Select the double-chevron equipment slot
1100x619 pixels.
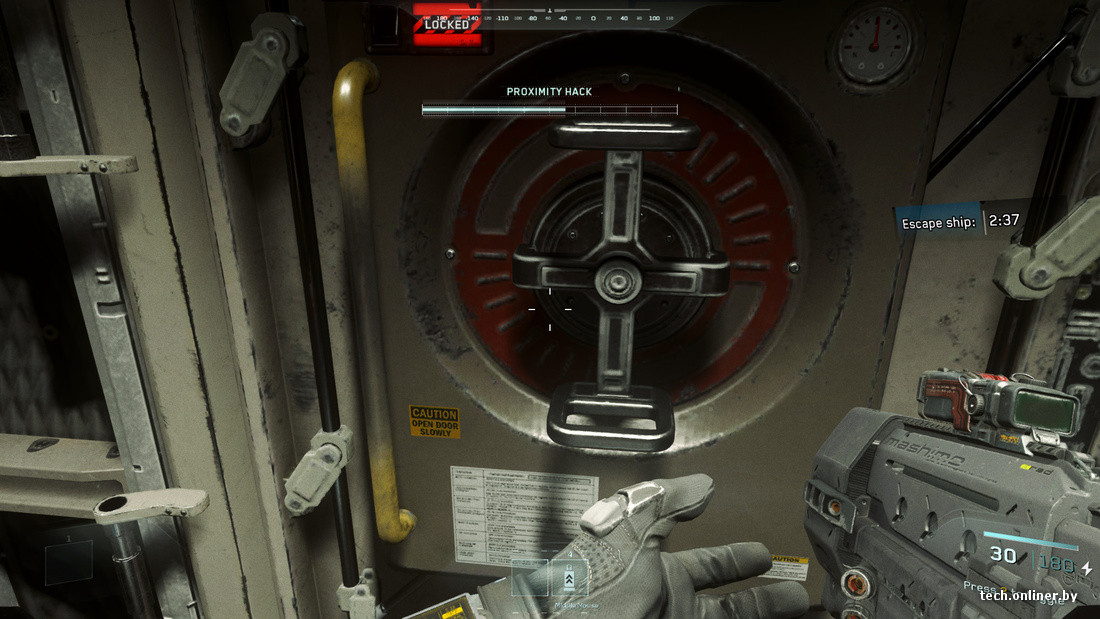(568, 578)
